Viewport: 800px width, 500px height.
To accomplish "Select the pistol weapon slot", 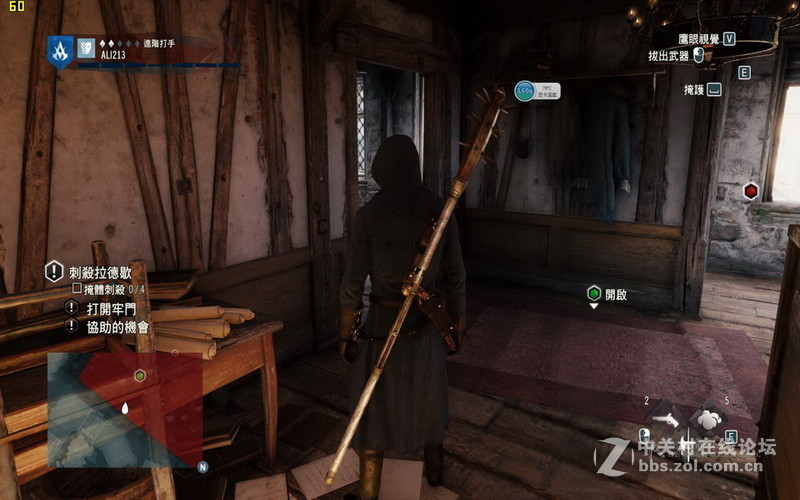I will pos(667,418).
